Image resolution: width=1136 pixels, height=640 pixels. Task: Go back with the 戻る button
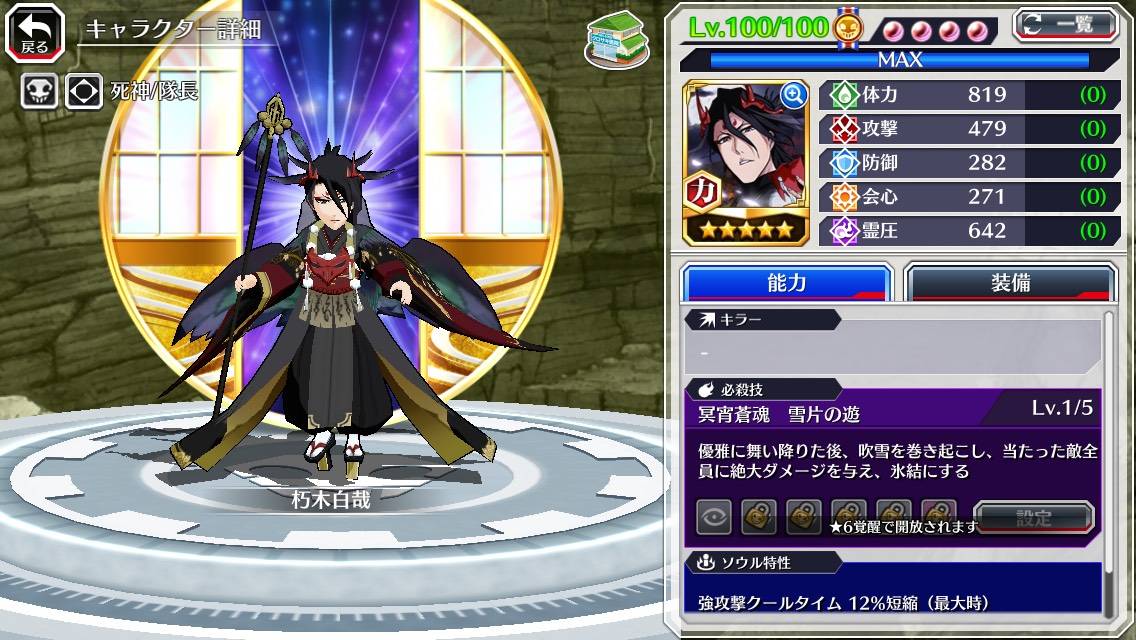35,31
